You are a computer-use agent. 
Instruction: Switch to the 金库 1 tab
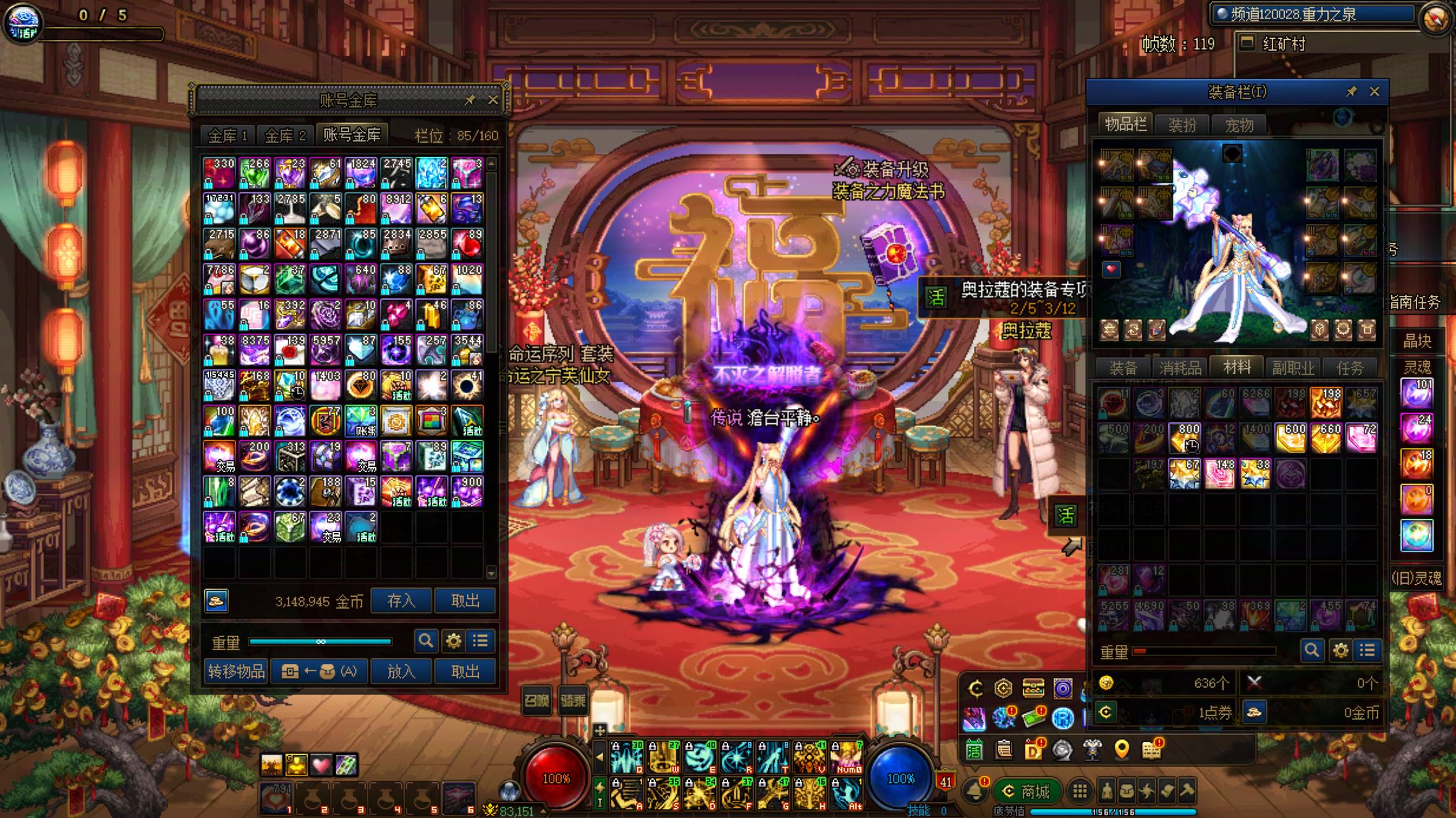point(227,135)
